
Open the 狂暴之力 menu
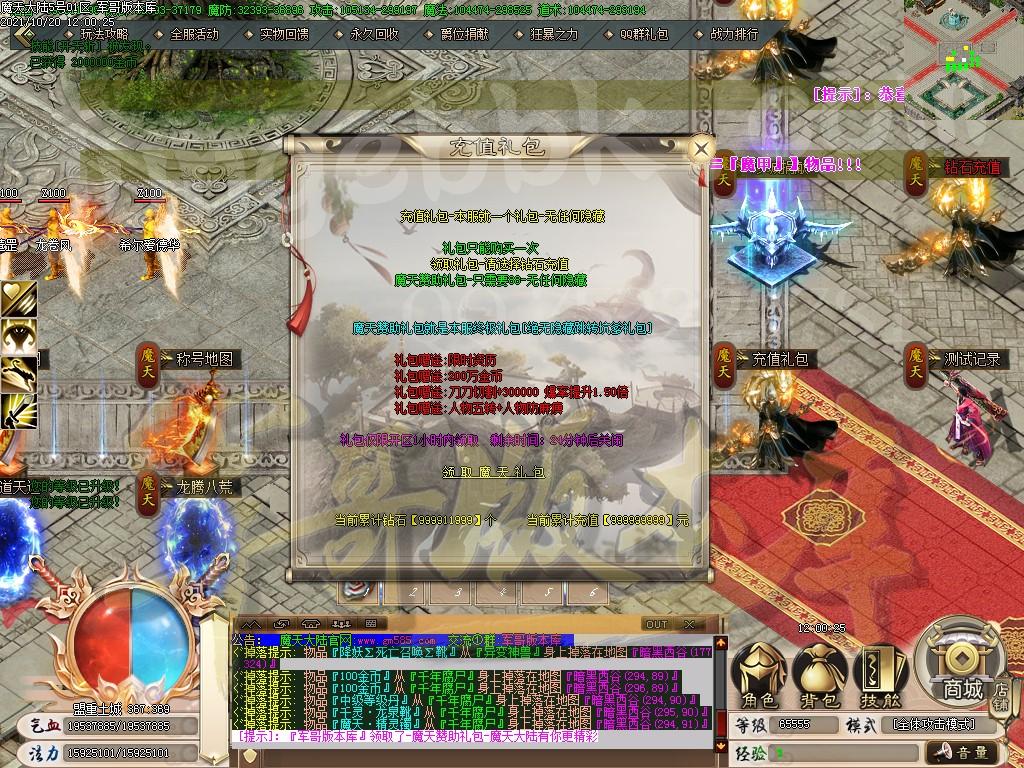tap(554, 33)
